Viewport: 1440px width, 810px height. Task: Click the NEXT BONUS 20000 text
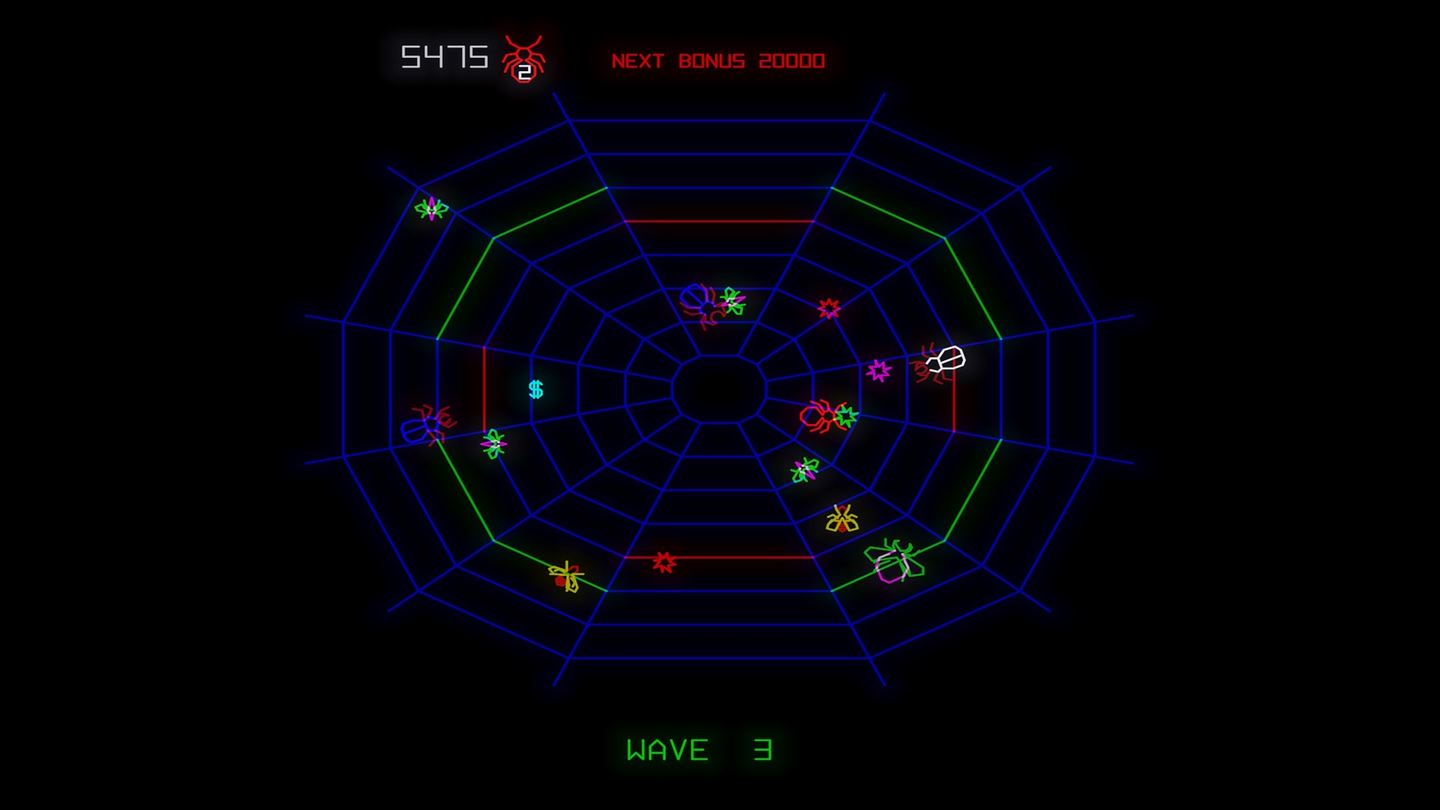[x=718, y=59]
